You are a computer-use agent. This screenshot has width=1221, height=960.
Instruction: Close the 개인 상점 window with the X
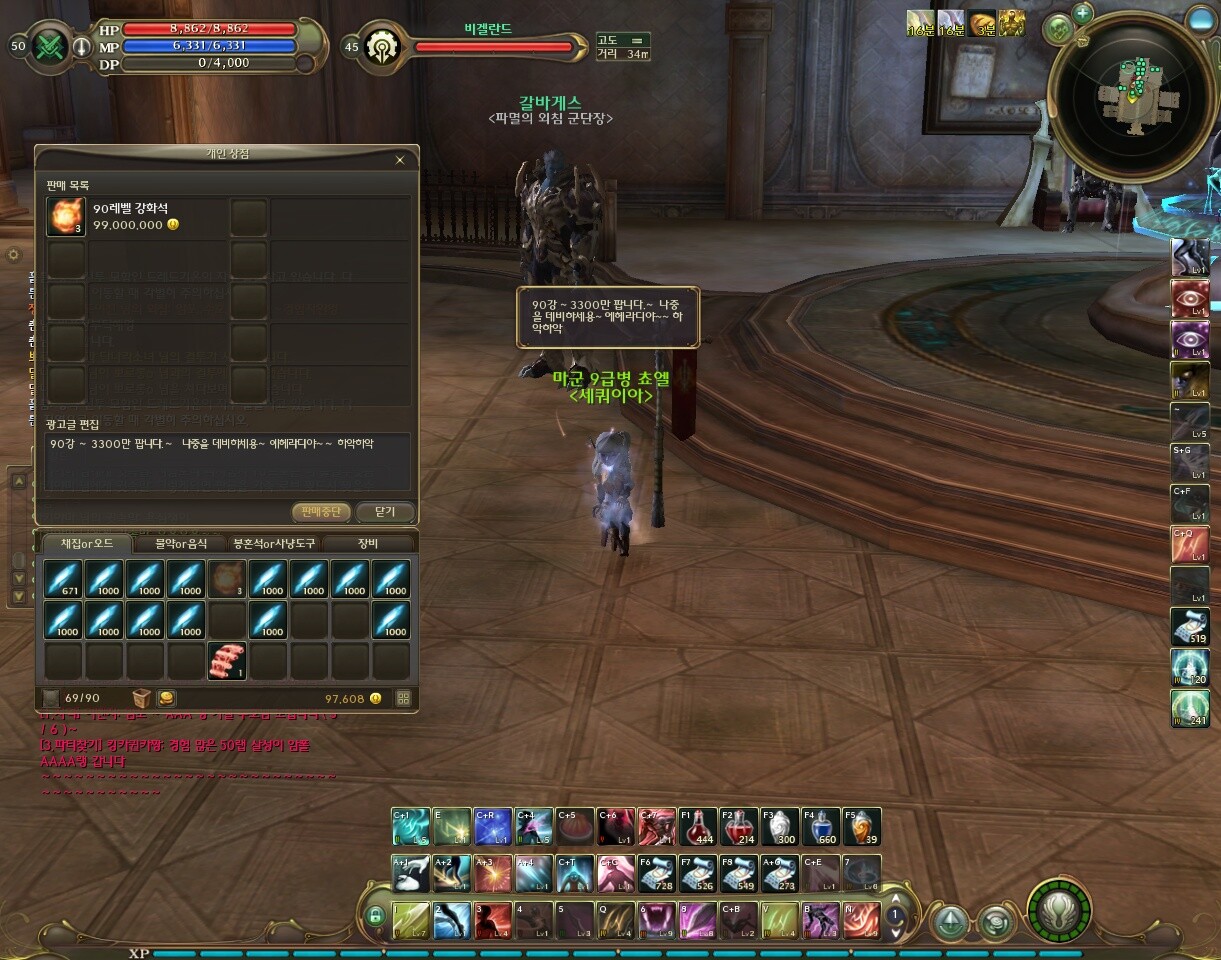[400, 160]
